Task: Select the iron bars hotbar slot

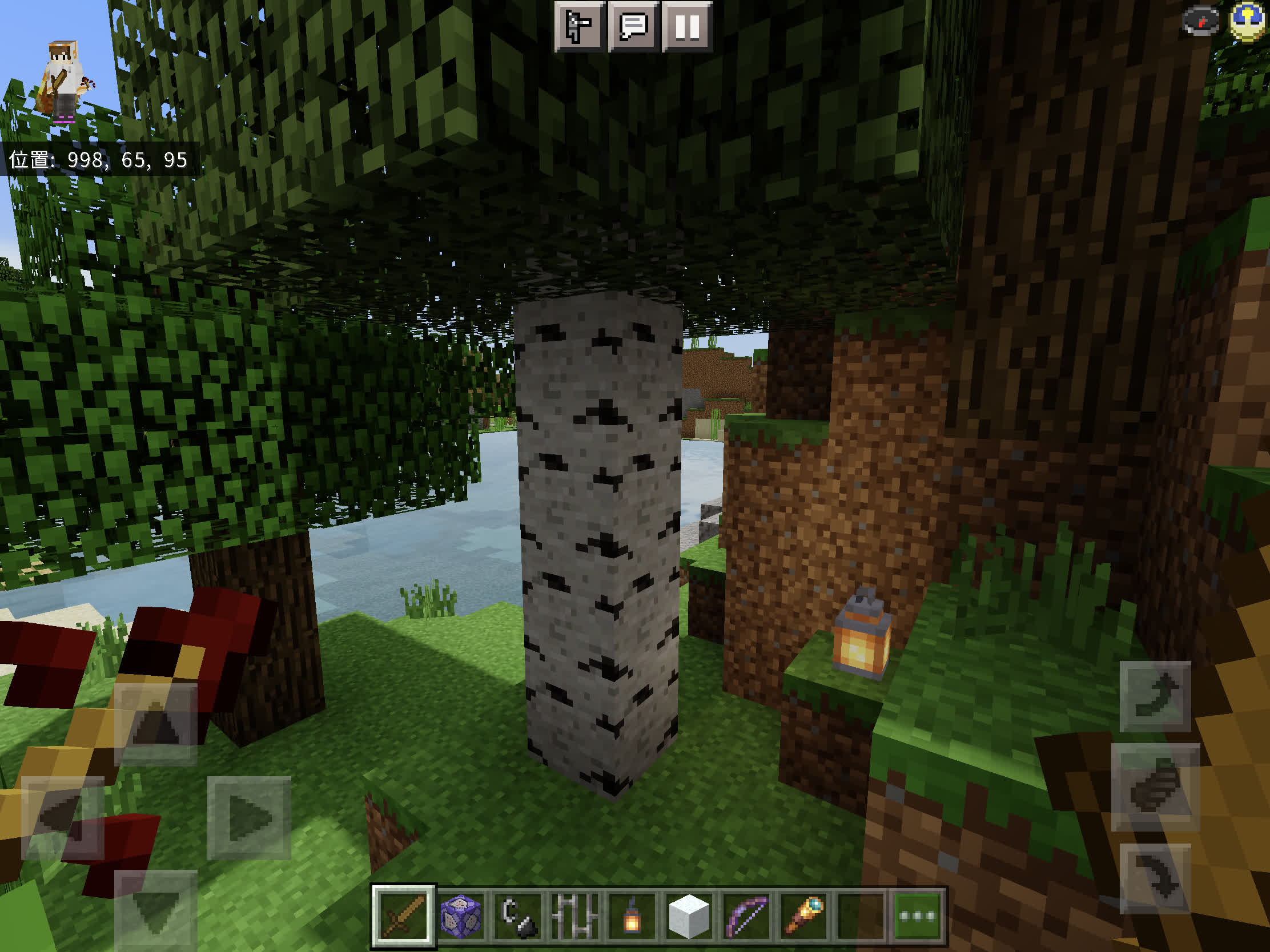Action: pos(574,916)
